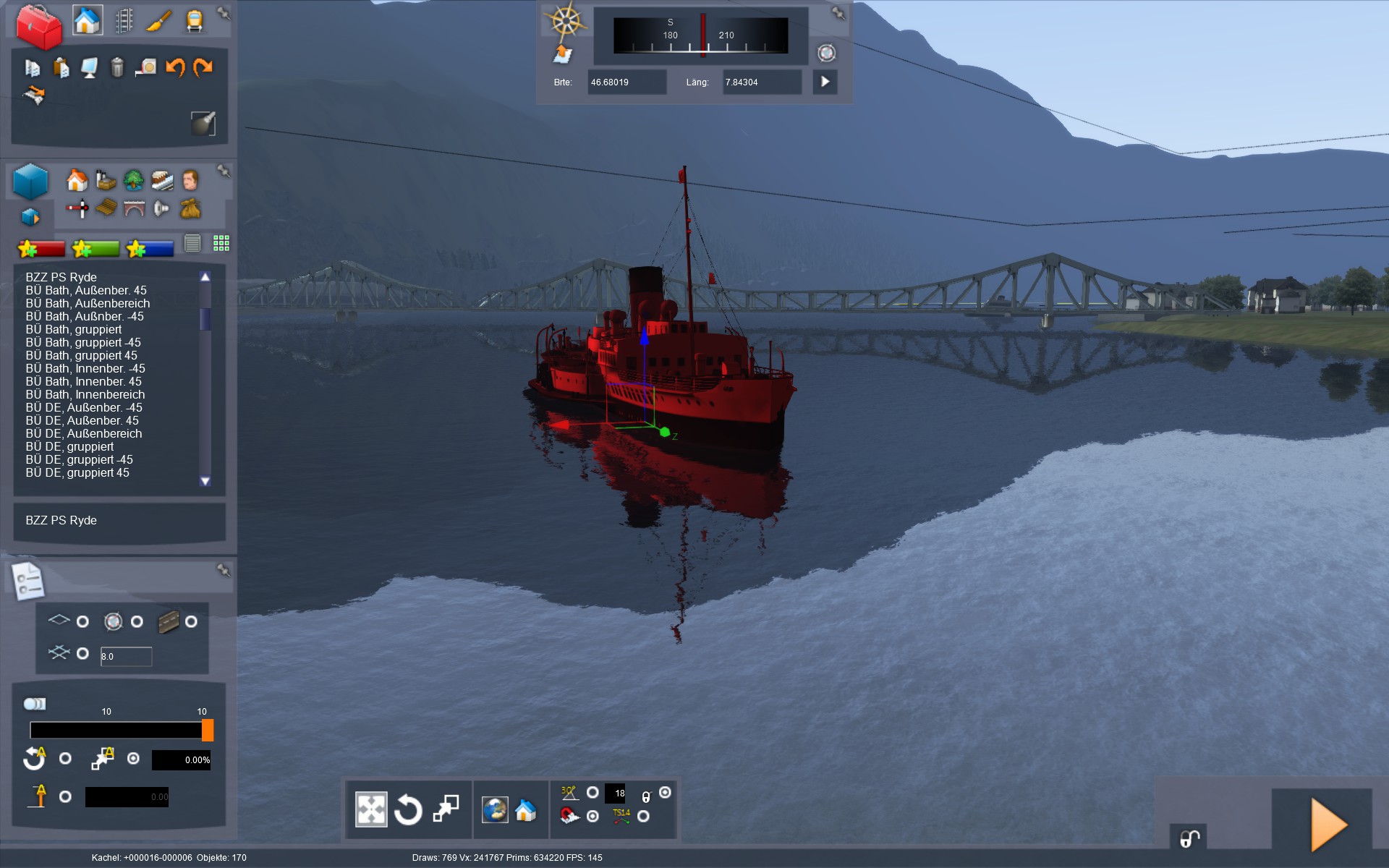Image resolution: width=1389 pixels, height=868 pixels.
Task: Choose 'BÜ DE, Außenbereich' list entry
Action: click(84, 433)
